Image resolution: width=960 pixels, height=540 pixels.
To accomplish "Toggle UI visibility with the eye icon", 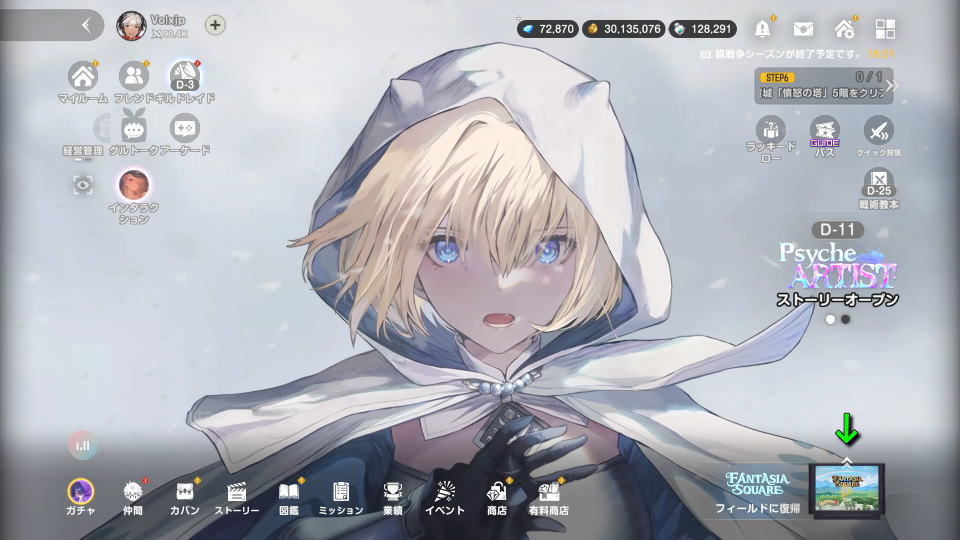I will coord(82,184).
